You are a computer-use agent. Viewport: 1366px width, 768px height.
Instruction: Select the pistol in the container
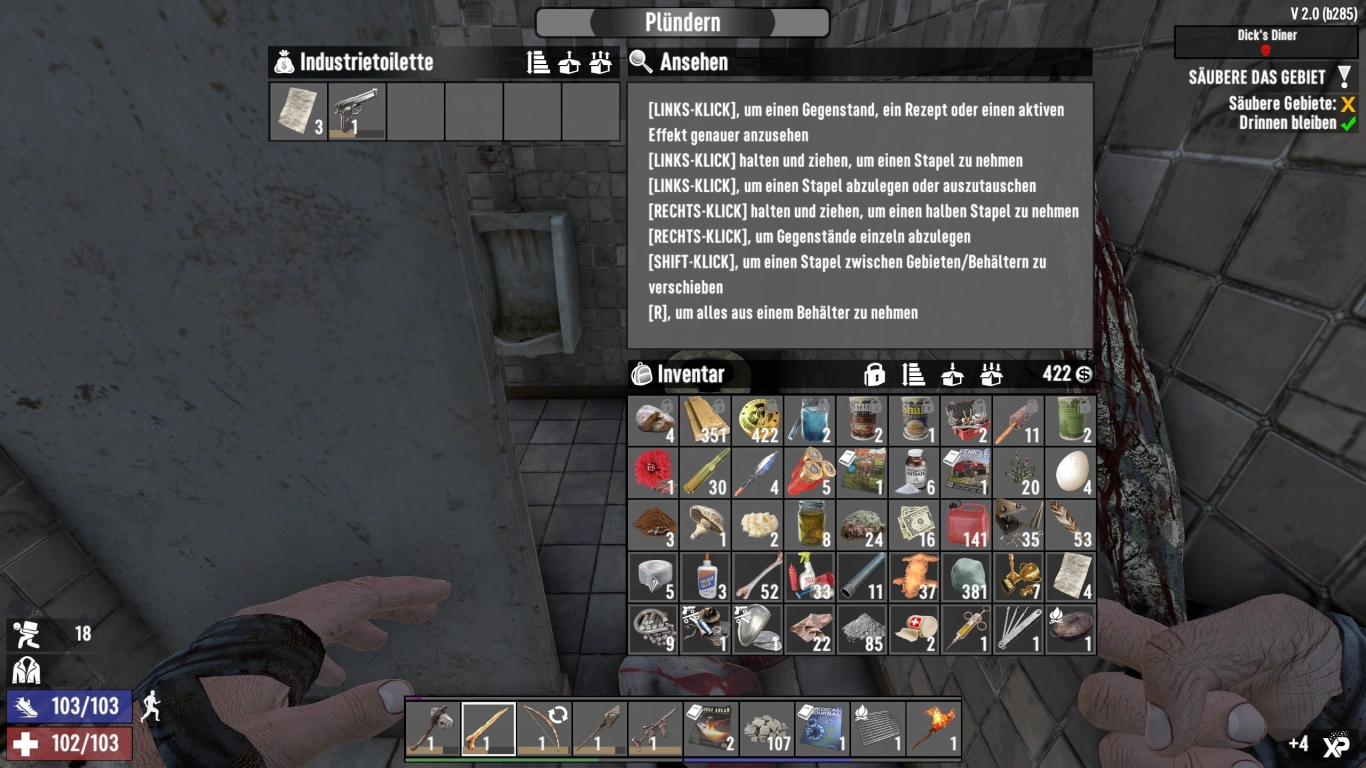357,110
